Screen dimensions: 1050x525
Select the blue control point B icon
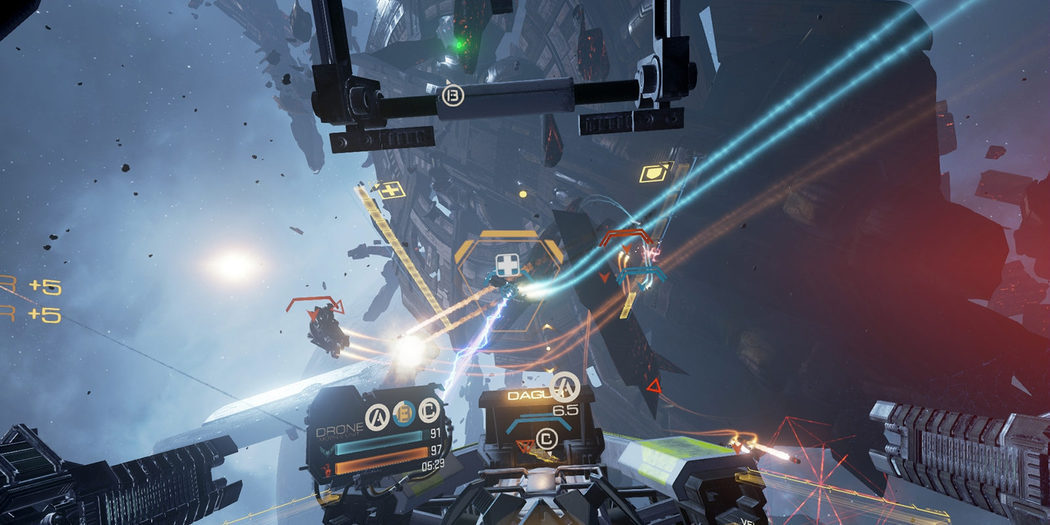pos(402,412)
